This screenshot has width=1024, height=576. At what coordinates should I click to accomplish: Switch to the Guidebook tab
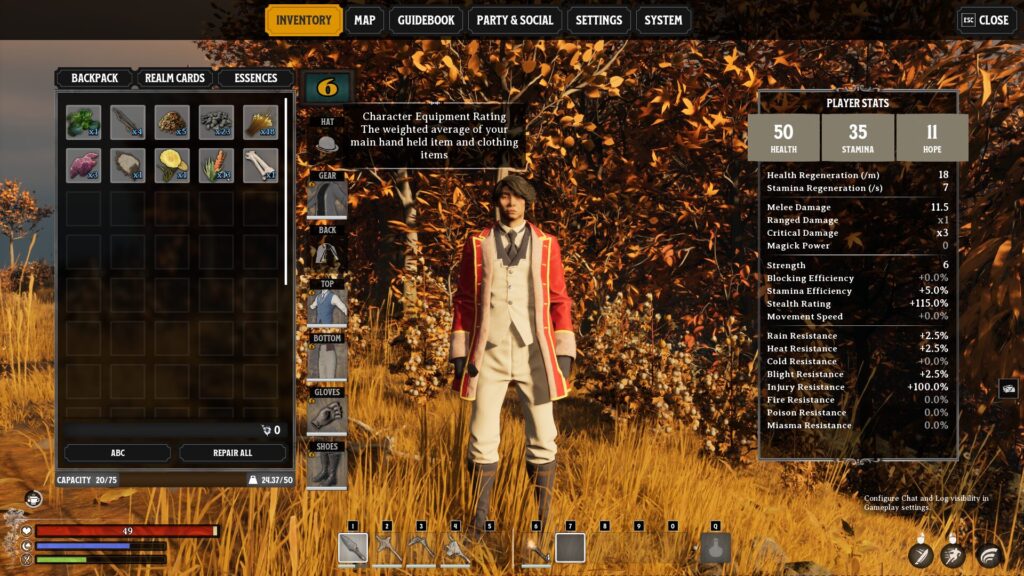point(425,20)
